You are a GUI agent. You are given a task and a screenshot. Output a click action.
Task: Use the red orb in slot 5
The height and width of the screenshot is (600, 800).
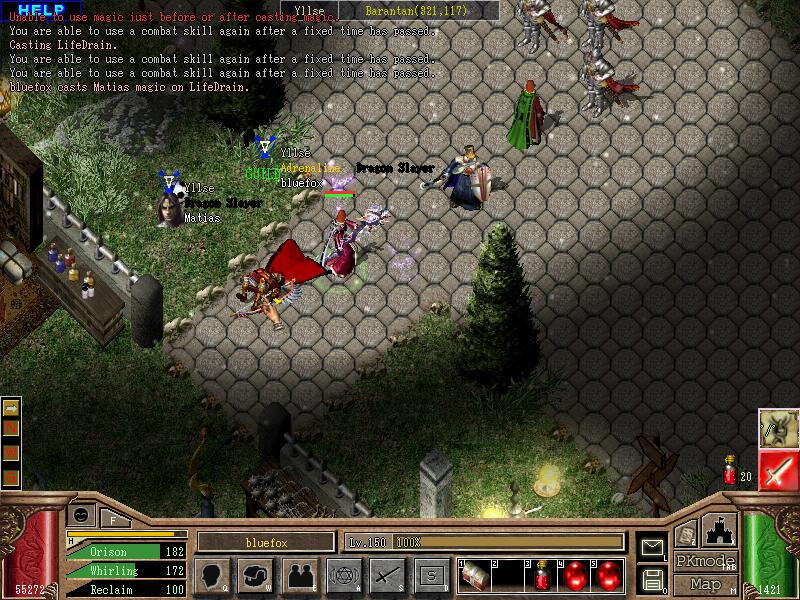pos(609,576)
